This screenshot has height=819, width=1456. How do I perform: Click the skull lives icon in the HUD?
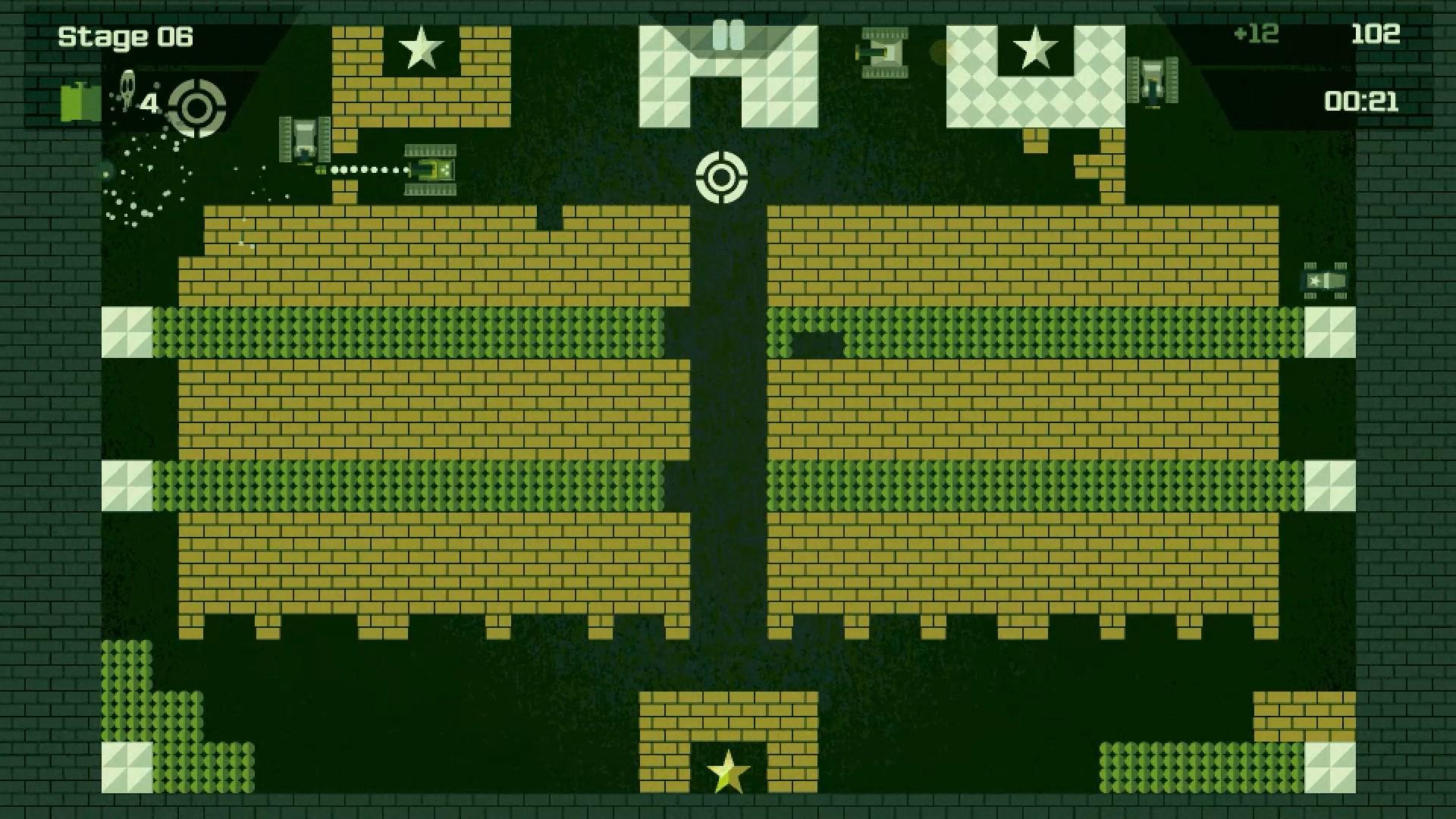126,86
